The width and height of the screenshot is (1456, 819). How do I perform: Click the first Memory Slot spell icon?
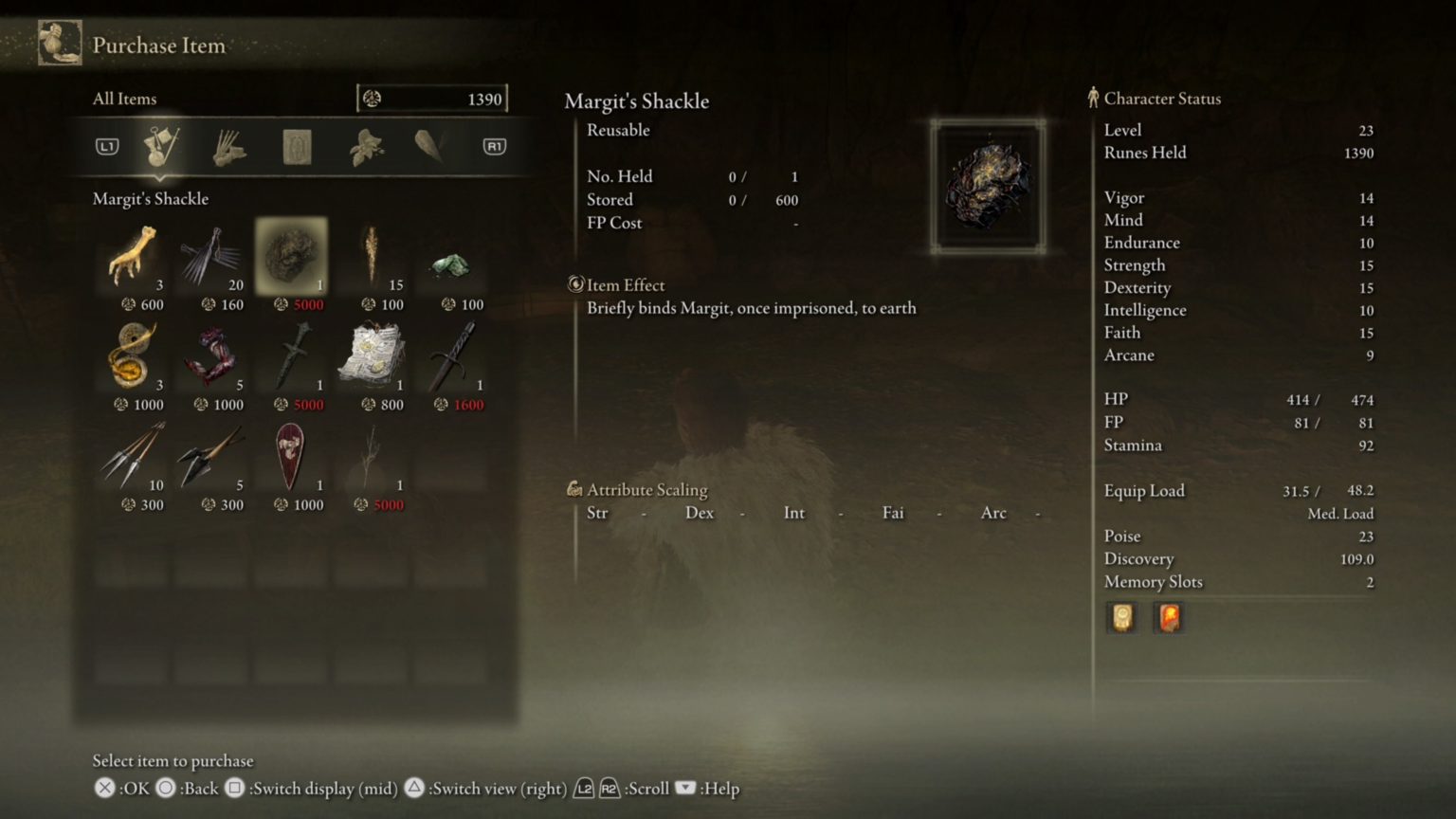point(1122,617)
